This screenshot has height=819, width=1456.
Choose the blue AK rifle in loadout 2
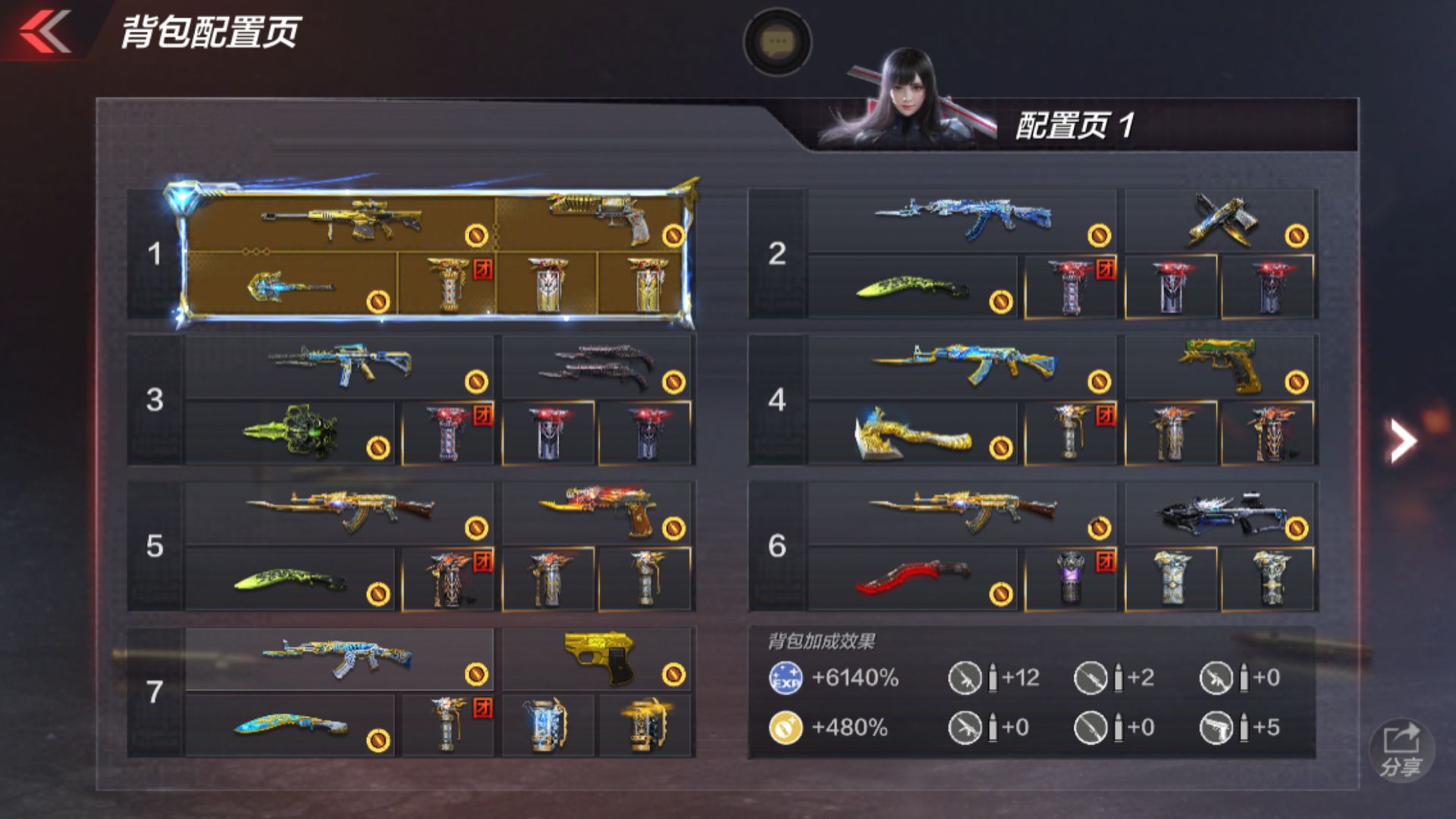(x=963, y=220)
